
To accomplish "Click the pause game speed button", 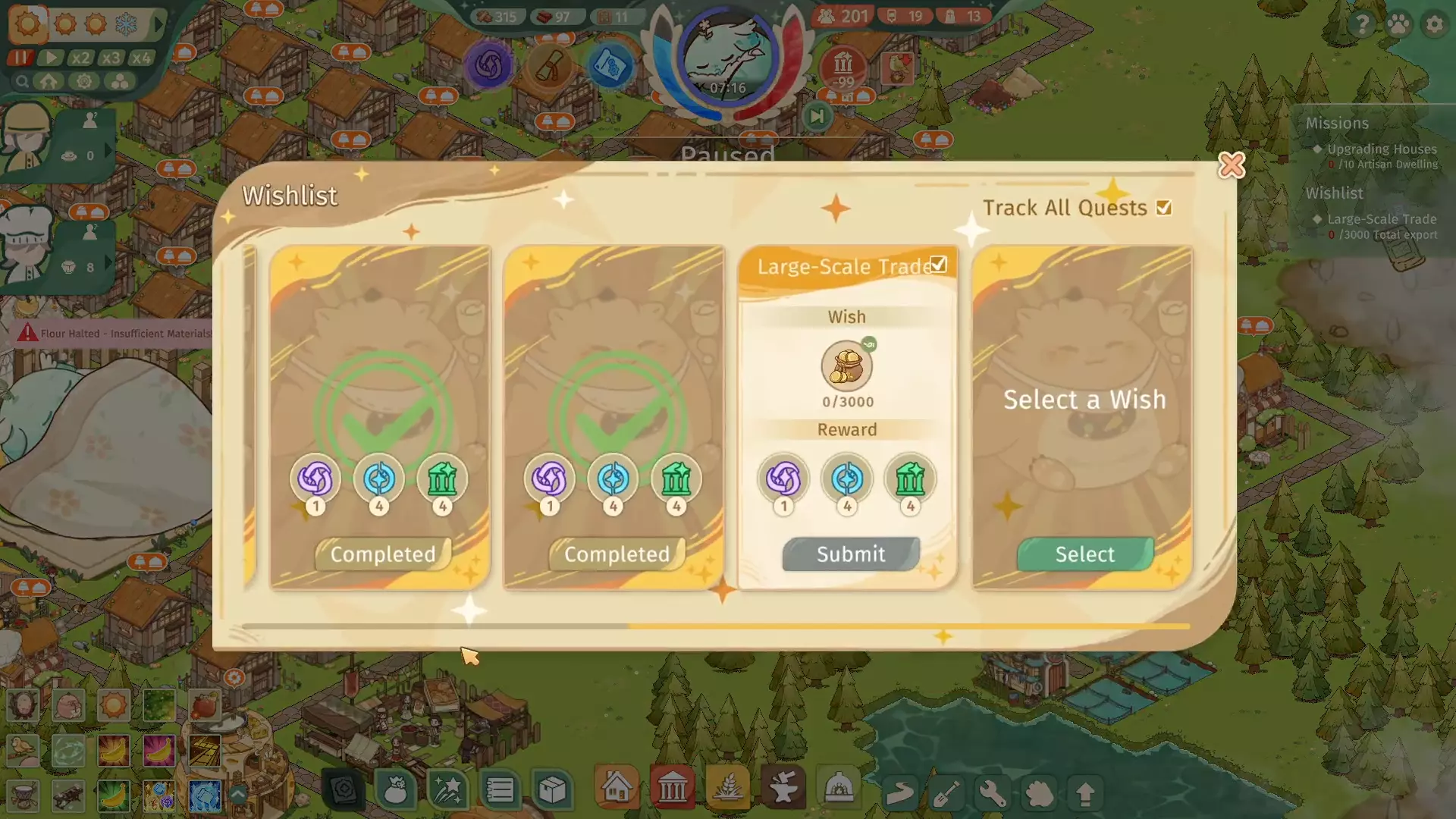I will pos(20,58).
